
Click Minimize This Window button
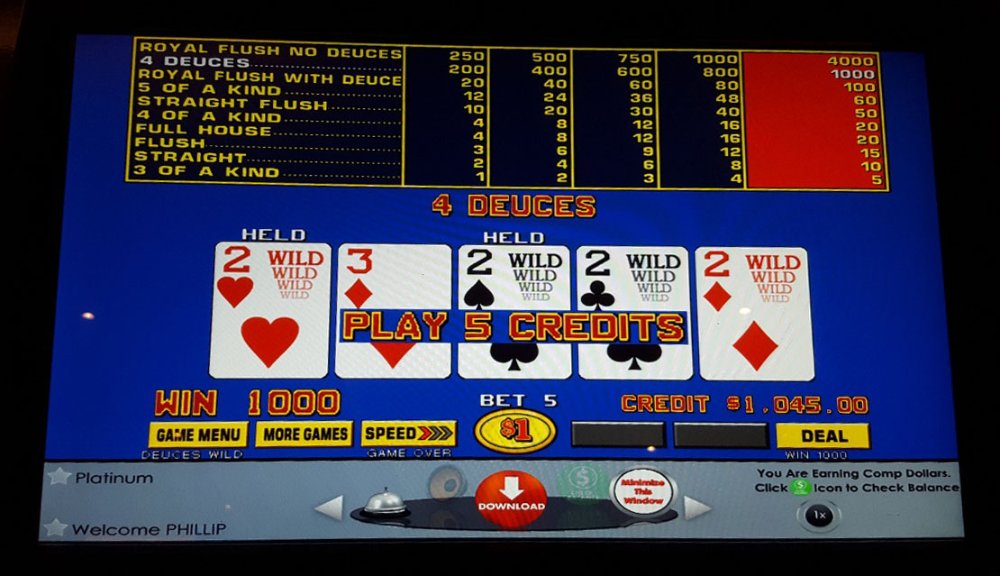[x=641, y=493]
